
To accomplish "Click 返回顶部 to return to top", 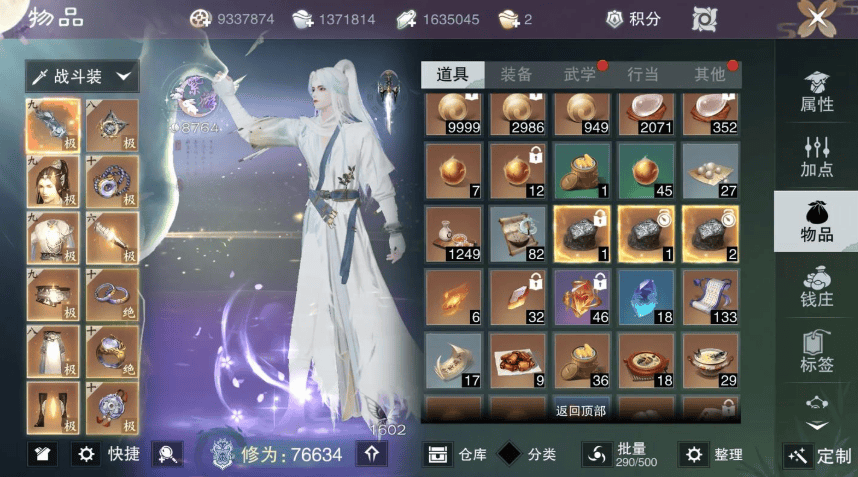I will click(581, 410).
